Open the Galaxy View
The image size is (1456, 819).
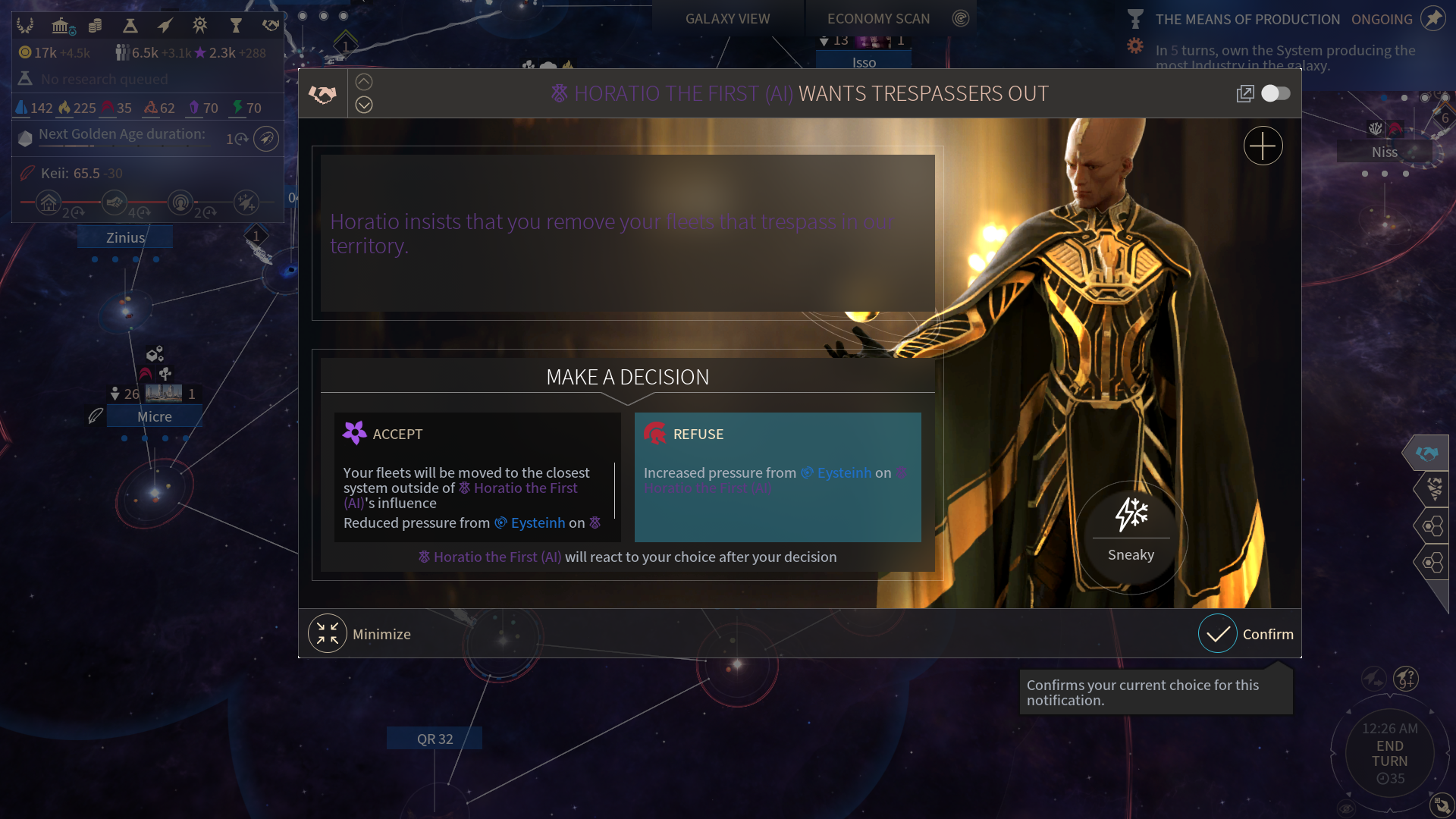pyautogui.click(x=727, y=19)
